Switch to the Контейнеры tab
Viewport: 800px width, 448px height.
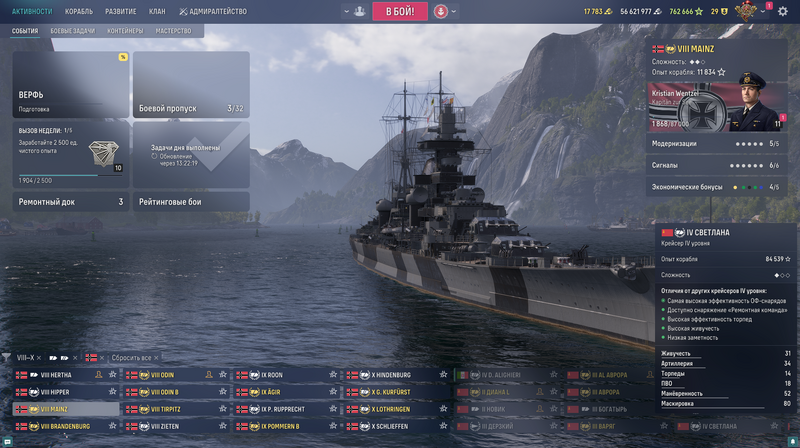coord(125,31)
